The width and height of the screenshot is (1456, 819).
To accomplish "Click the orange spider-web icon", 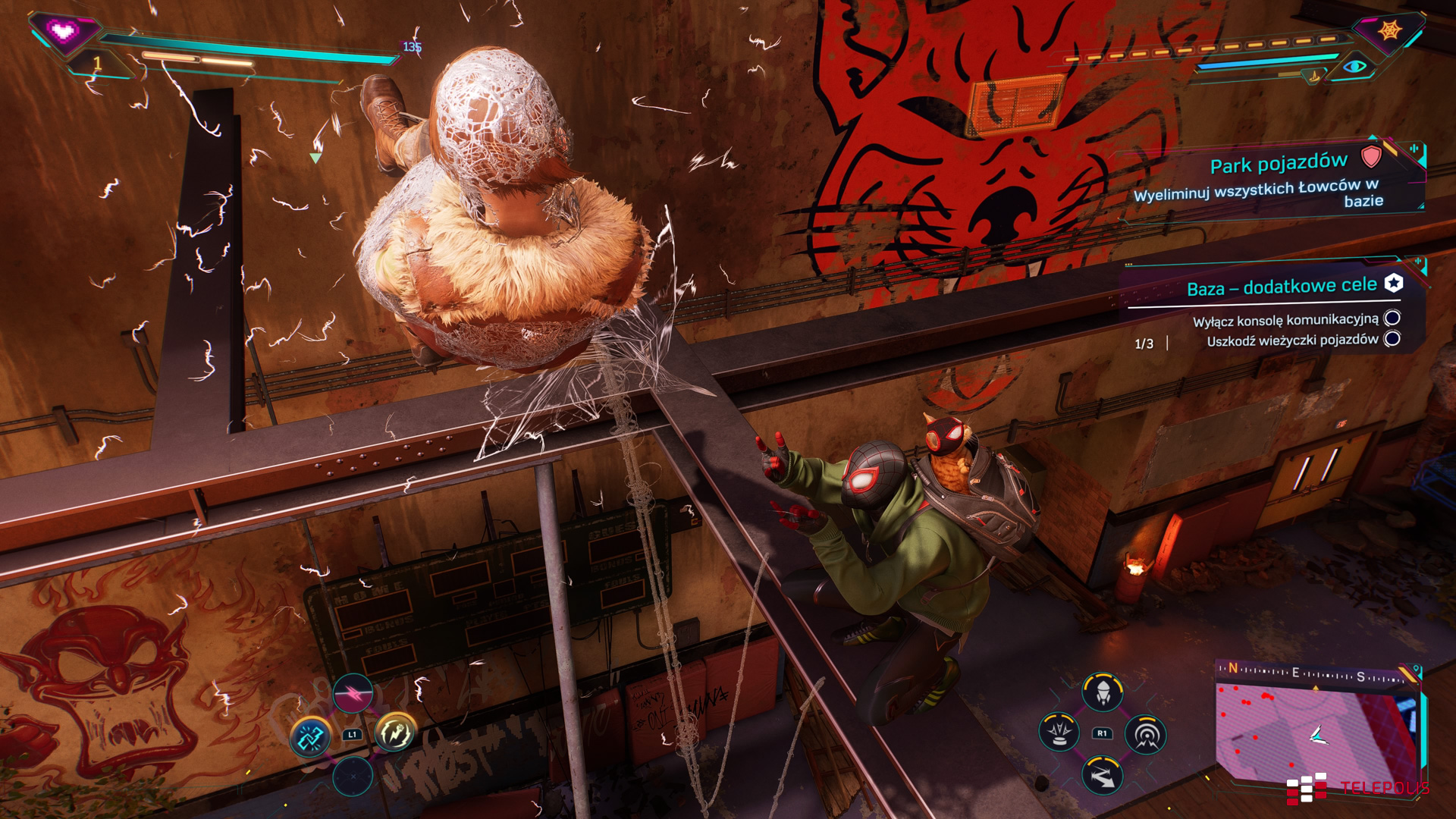I will tap(1389, 30).
